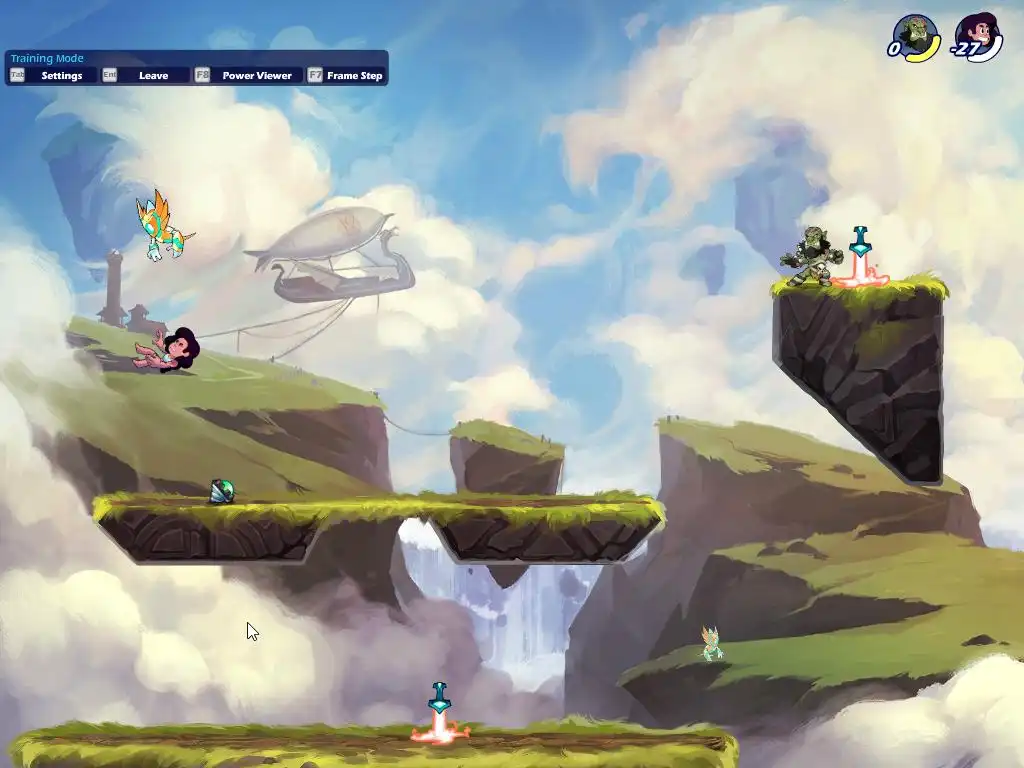This screenshot has height=768, width=1024.
Task: Activate Frame Step
Action: click(x=354, y=76)
